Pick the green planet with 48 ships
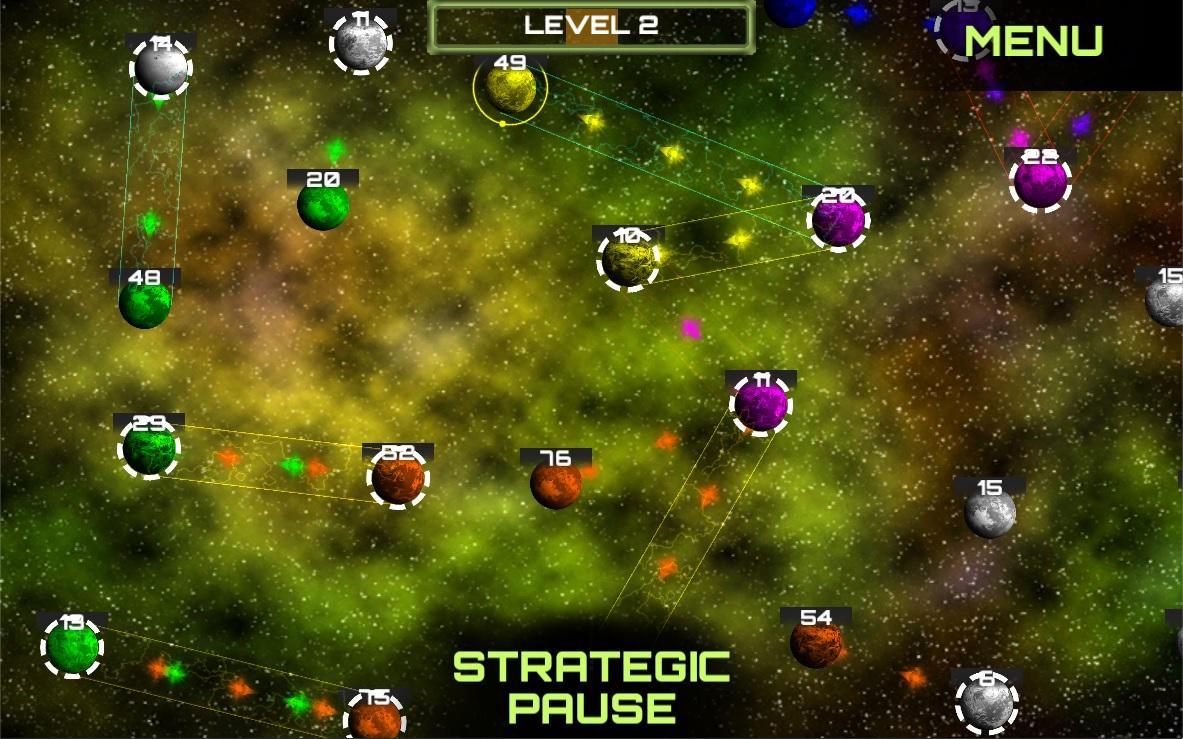The image size is (1183, 739). tap(145, 303)
